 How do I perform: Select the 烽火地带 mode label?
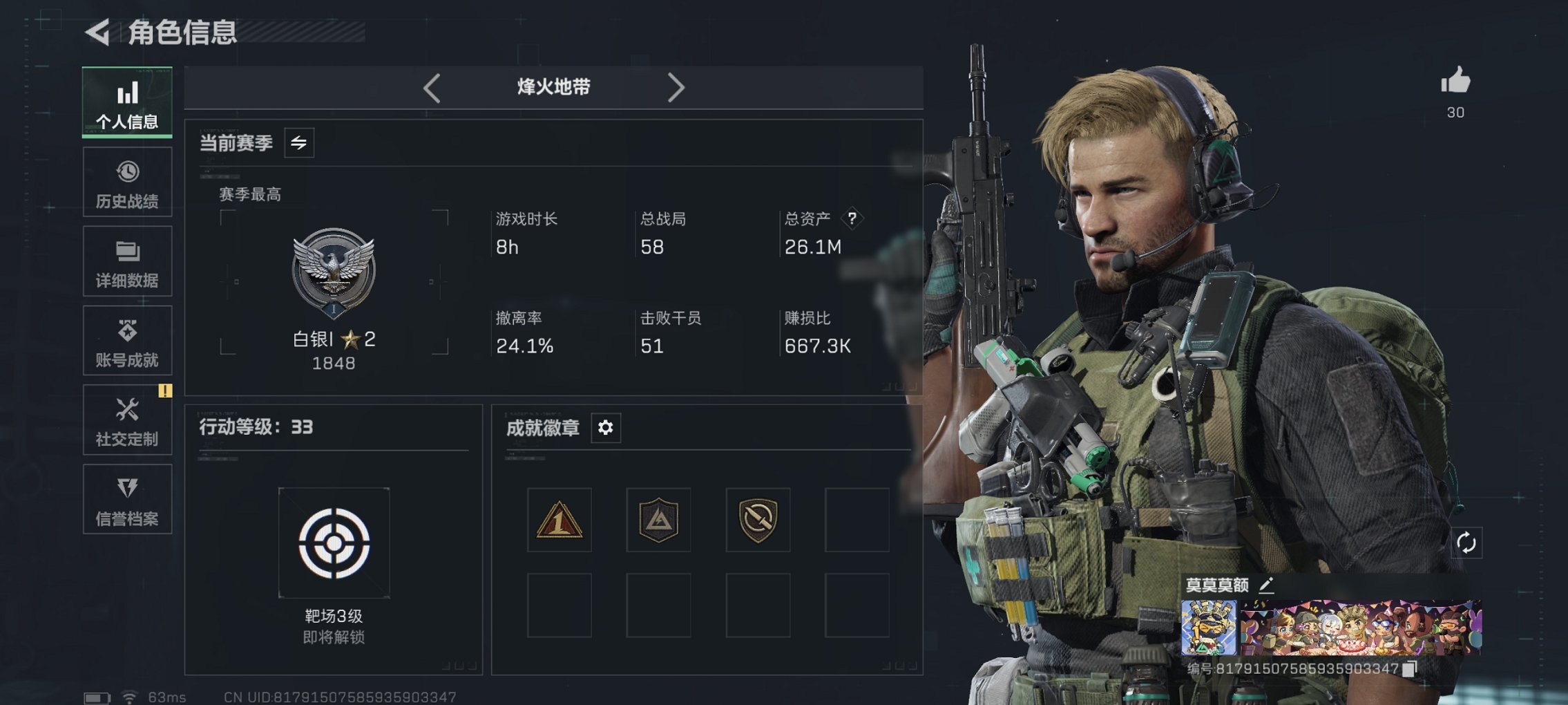point(553,88)
